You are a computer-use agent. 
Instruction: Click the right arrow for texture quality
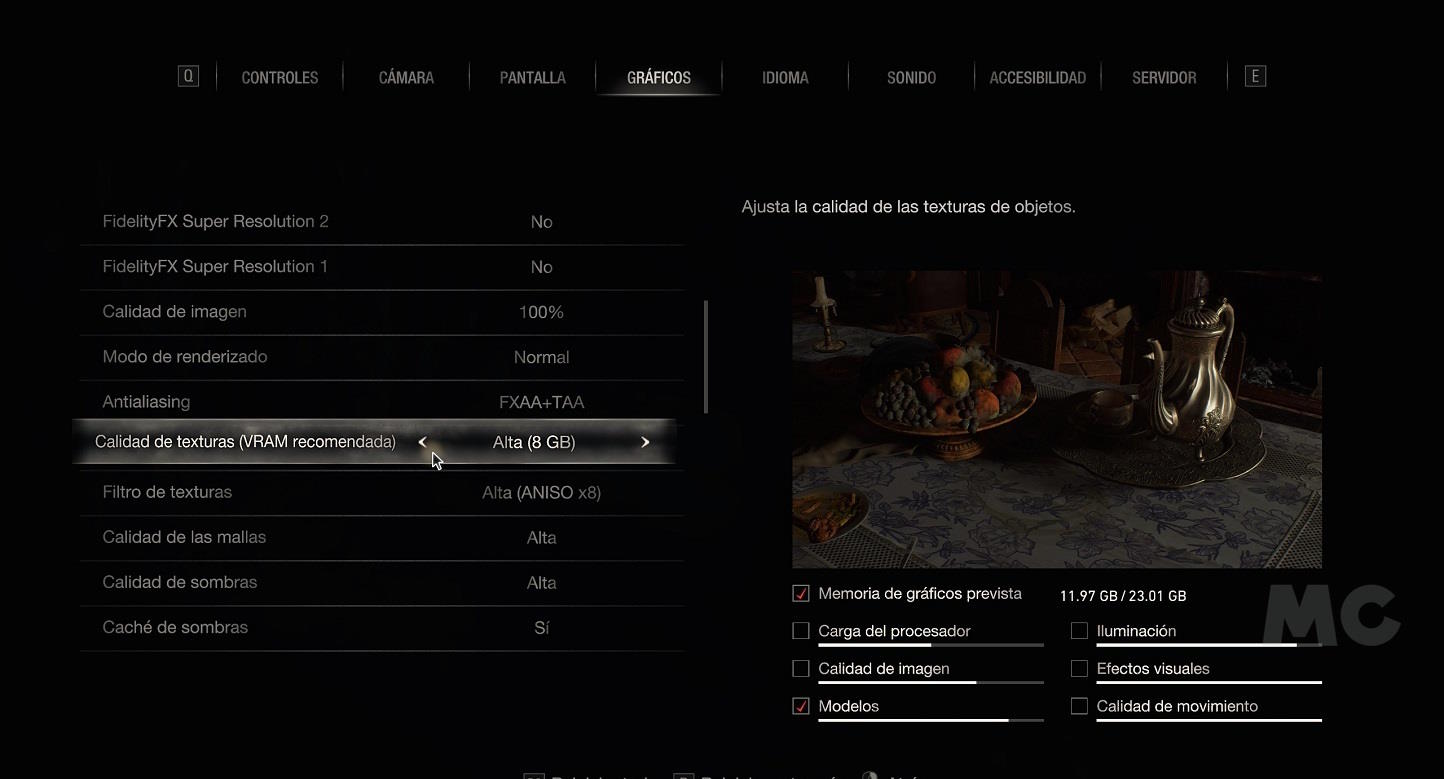click(x=645, y=442)
